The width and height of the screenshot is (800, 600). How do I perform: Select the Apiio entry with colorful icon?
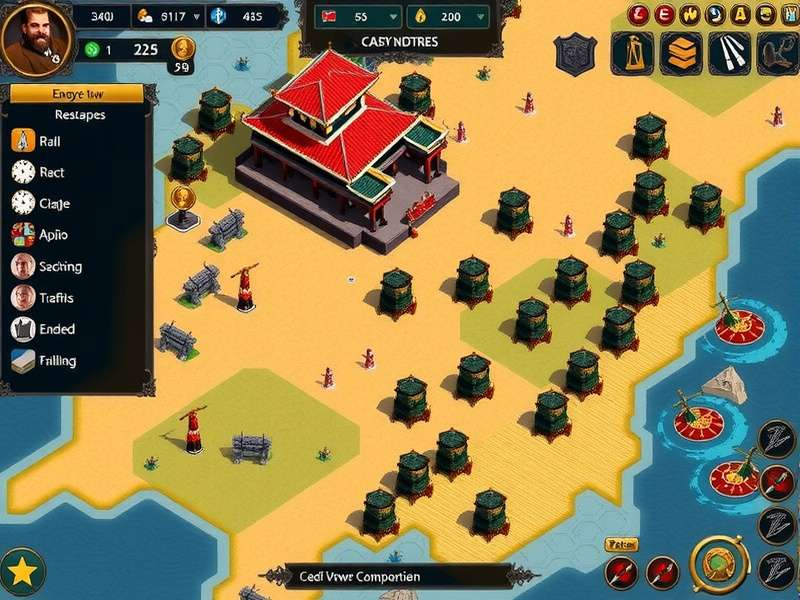pos(50,235)
